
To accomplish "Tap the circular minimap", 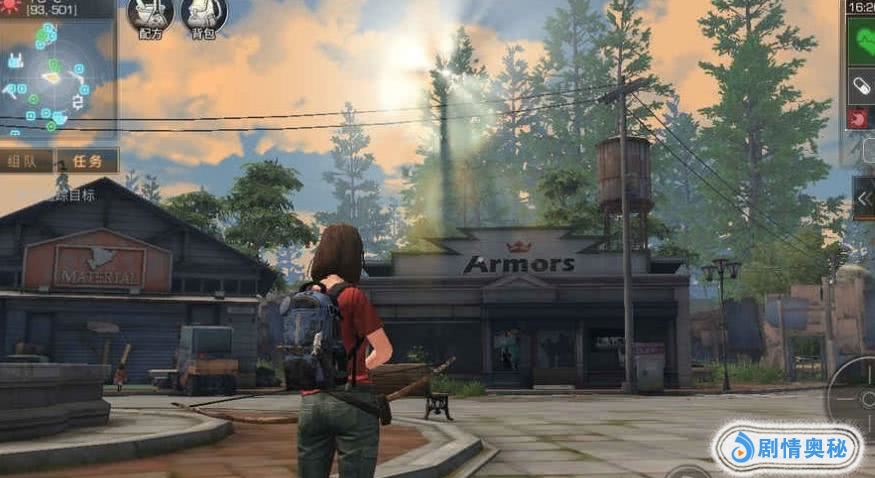I will (x=50, y=78).
